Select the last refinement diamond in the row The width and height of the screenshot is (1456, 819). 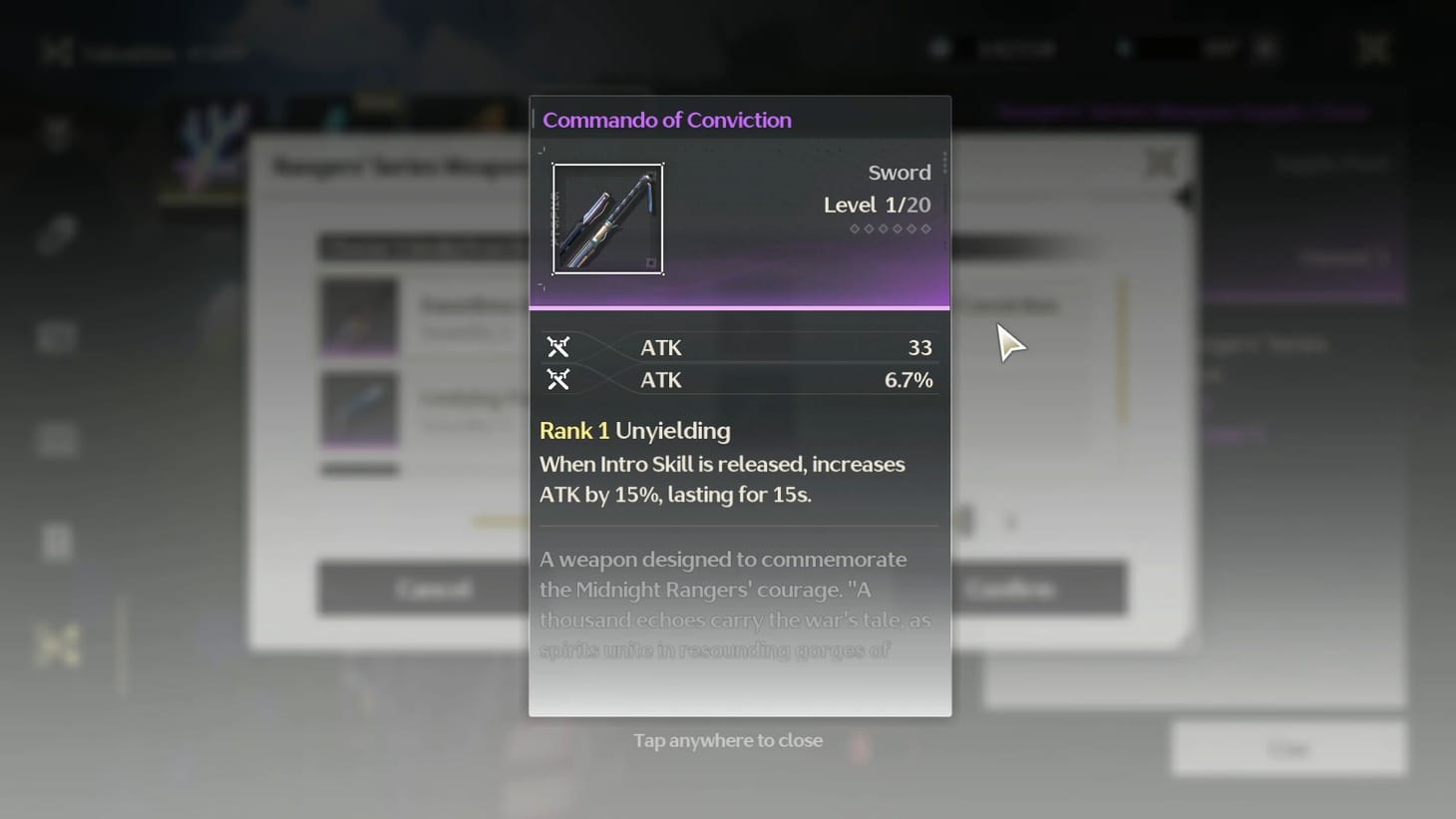926,228
